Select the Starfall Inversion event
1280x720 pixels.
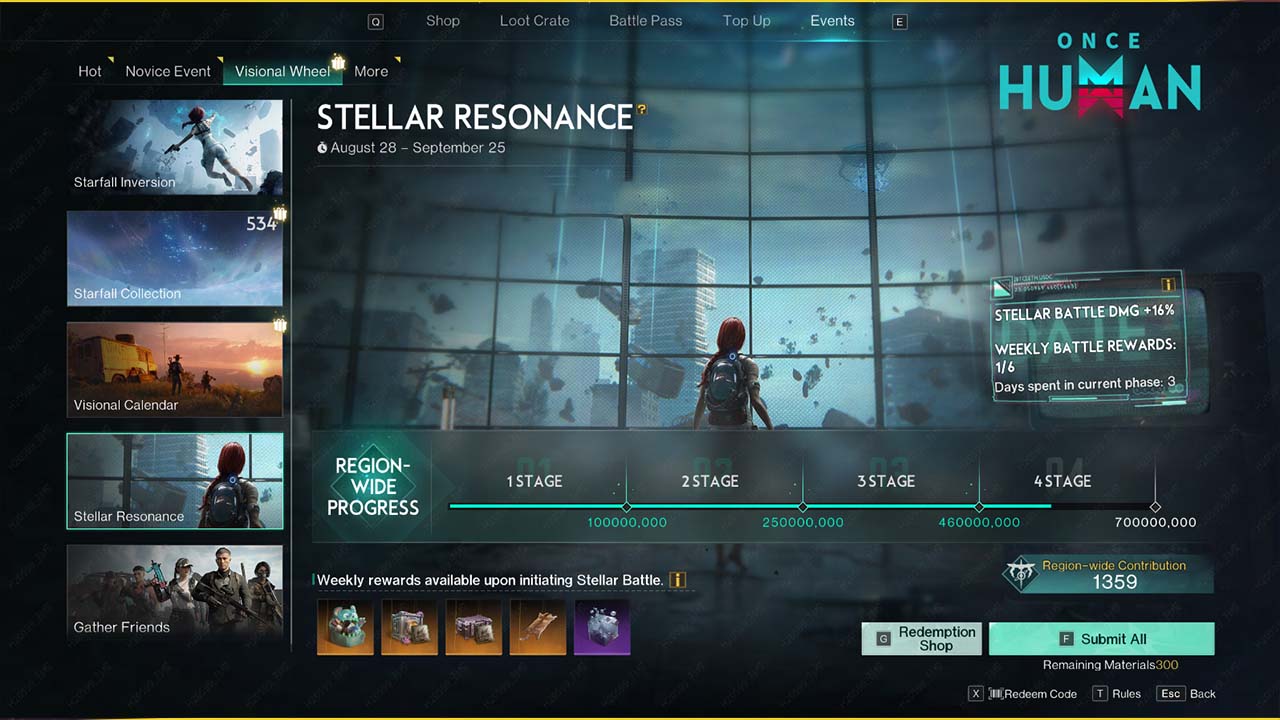[x=175, y=147]
